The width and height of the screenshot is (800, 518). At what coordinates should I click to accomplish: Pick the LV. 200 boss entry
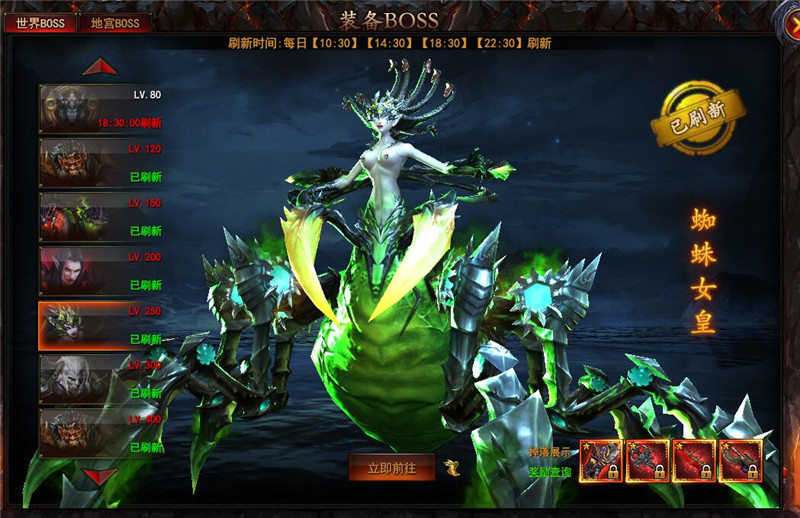click(x=101, y=270)
